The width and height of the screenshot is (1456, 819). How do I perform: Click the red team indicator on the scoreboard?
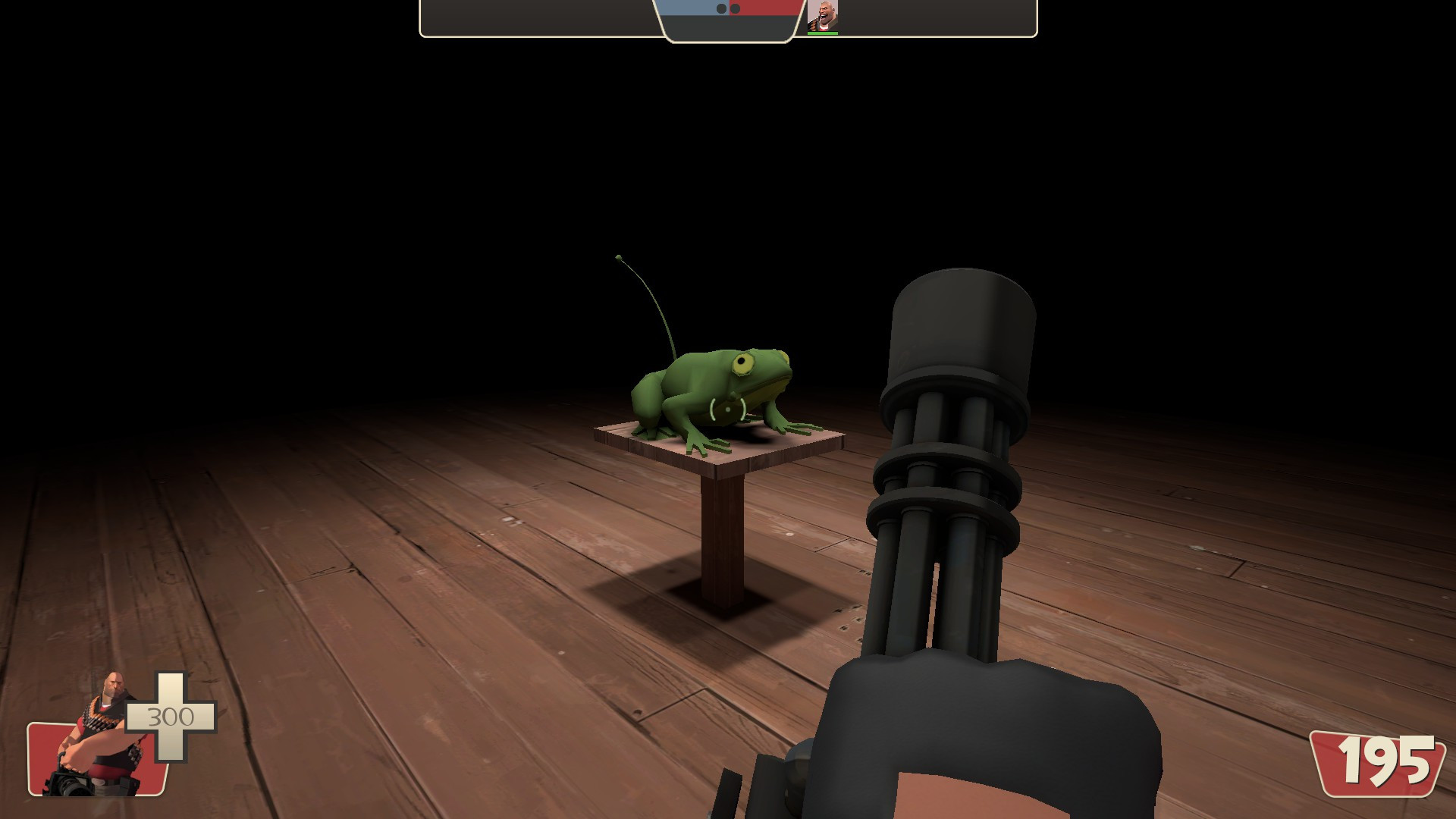pyautogui.click(x=766, y=6)
